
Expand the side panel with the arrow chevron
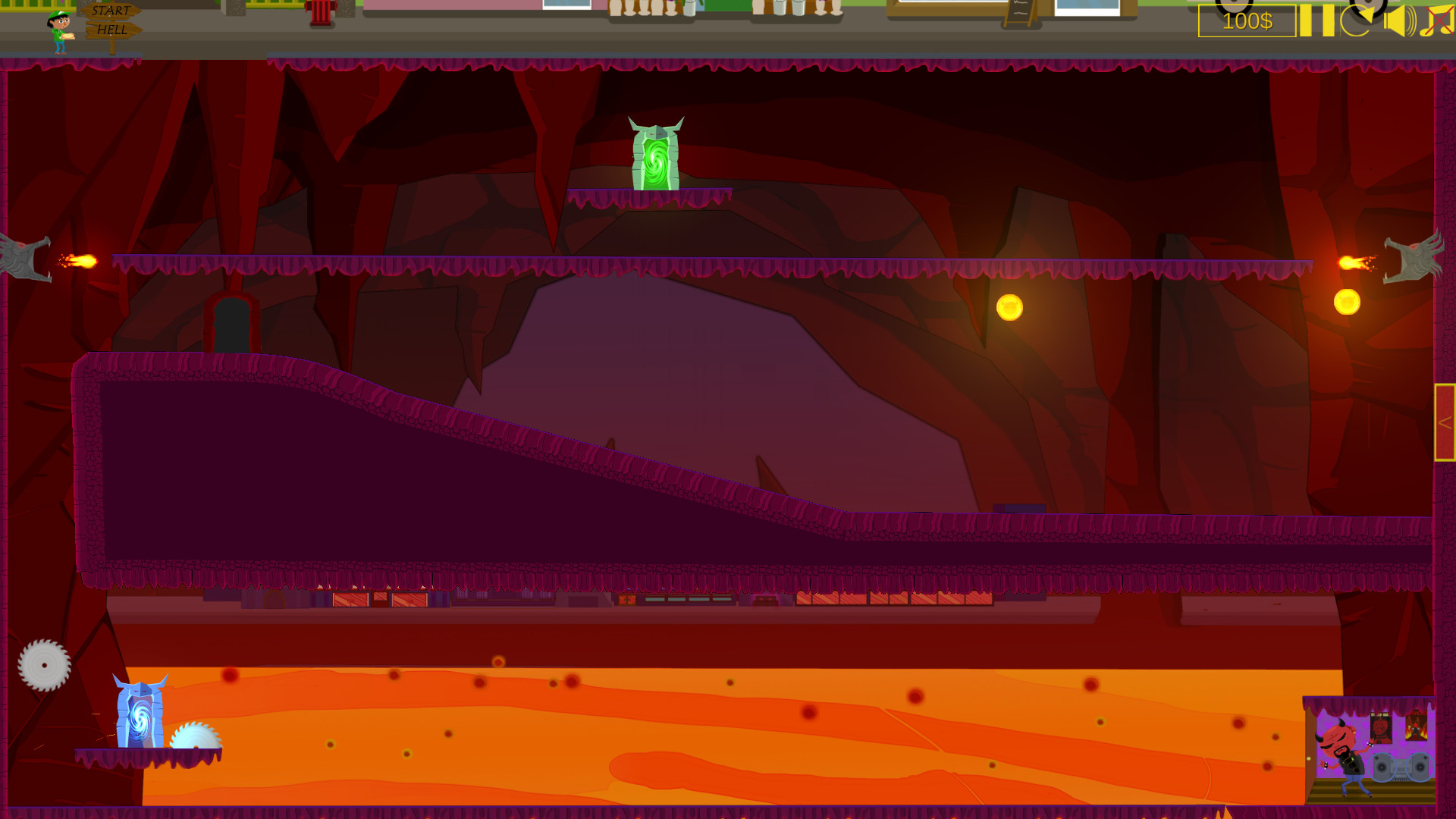point(1445,425)
